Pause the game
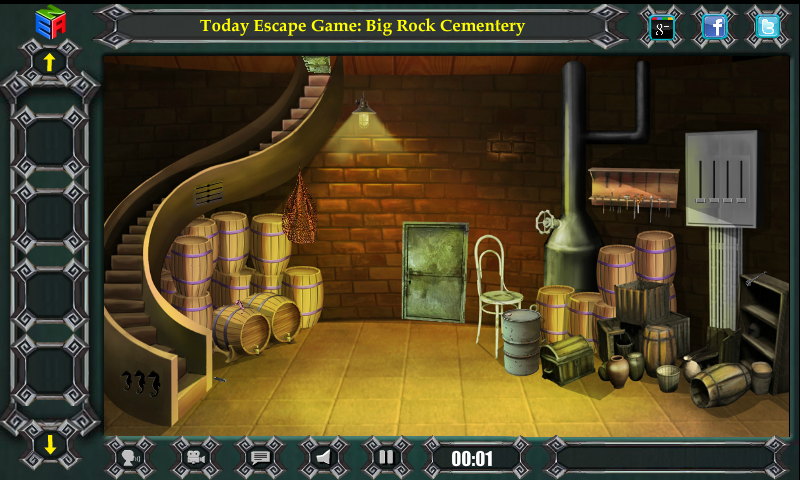 coord(386,458)
